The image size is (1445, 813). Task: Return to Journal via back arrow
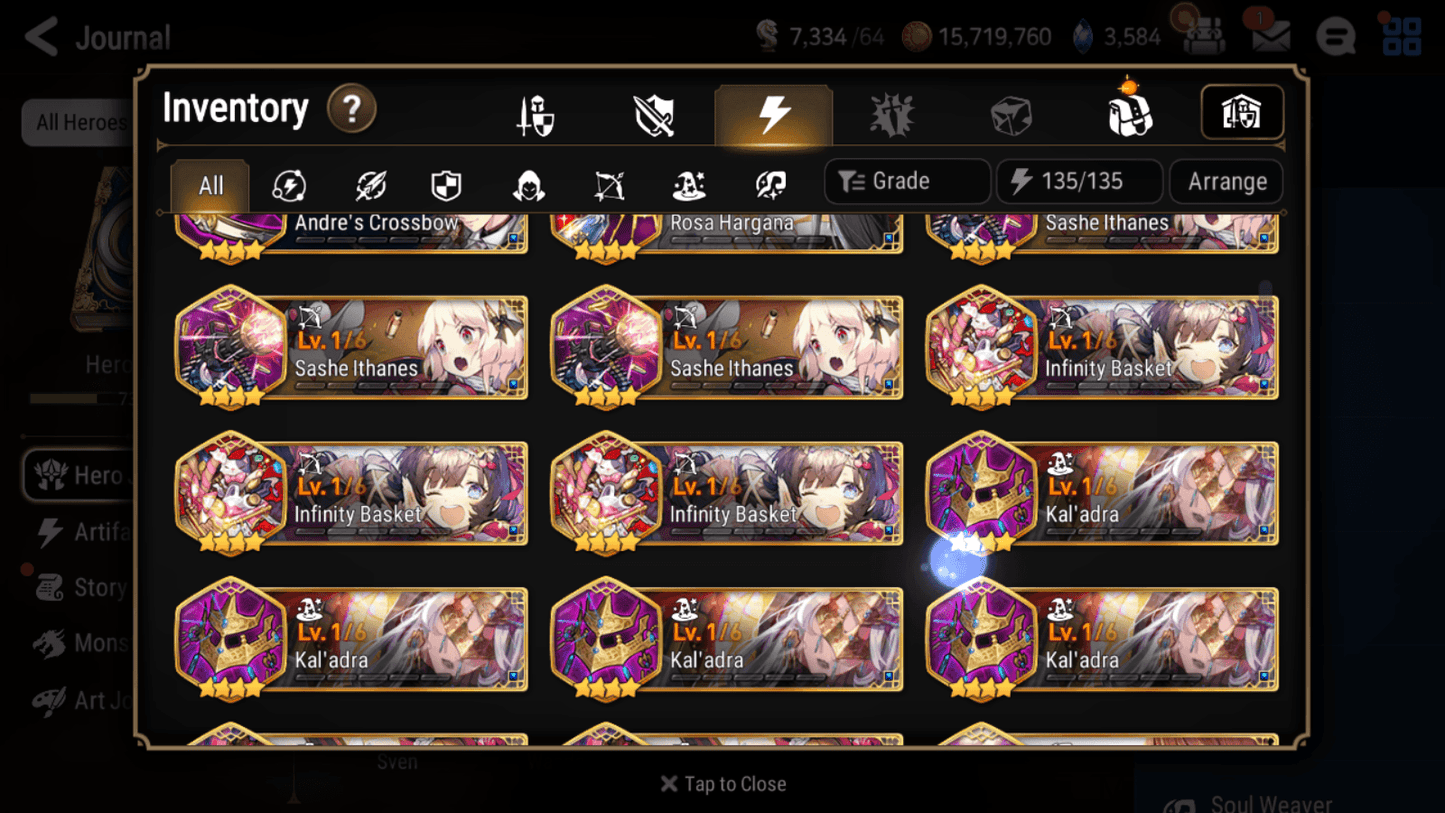40,35
